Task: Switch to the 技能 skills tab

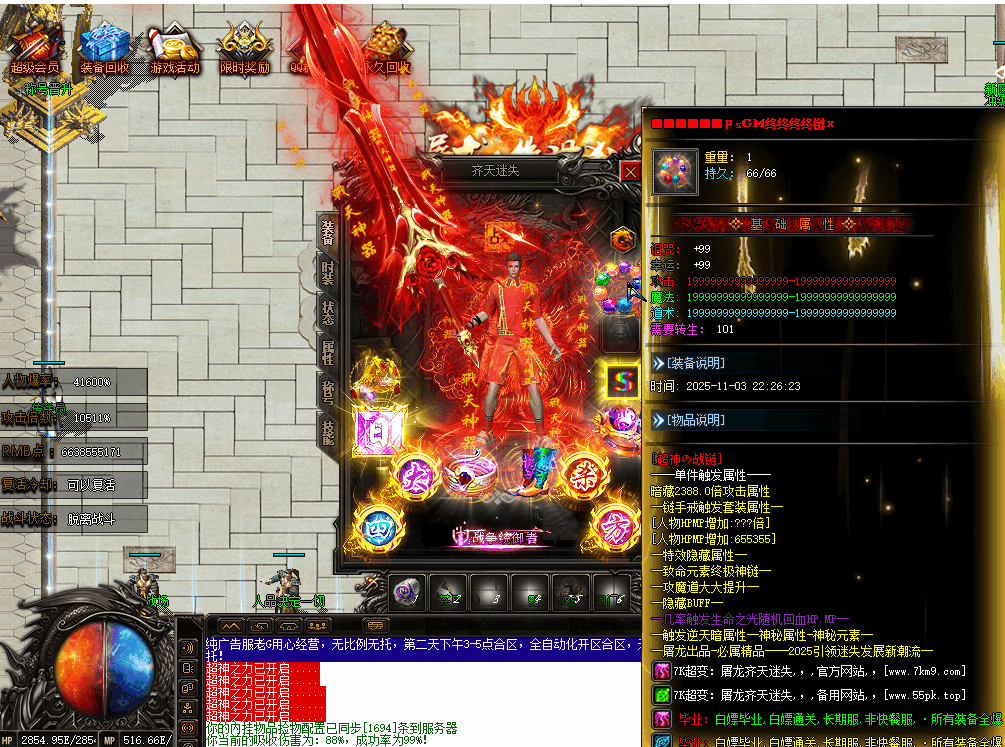Action: tap(328, 431)
